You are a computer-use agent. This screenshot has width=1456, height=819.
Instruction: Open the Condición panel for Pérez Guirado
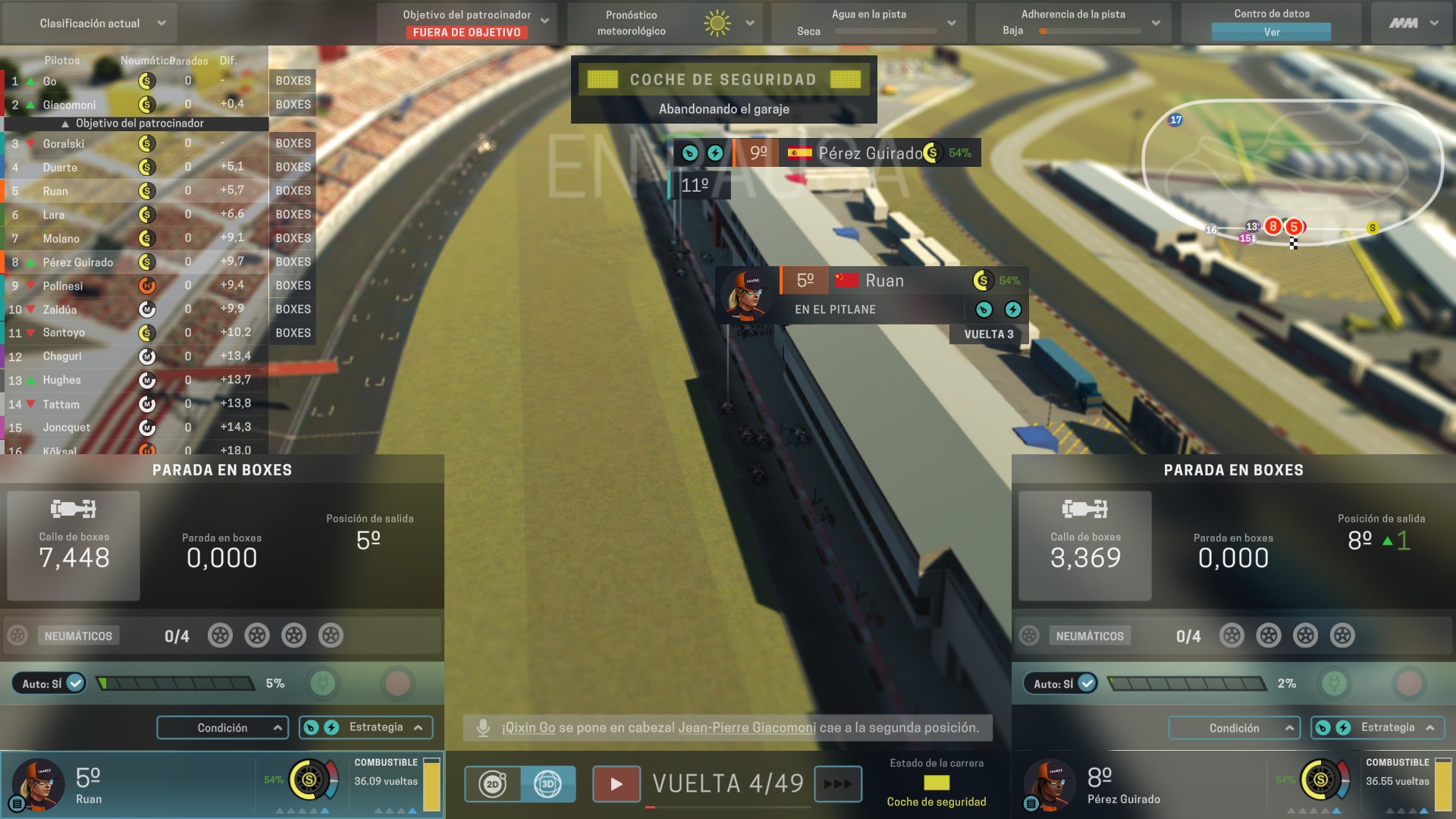coord(1235,727)
